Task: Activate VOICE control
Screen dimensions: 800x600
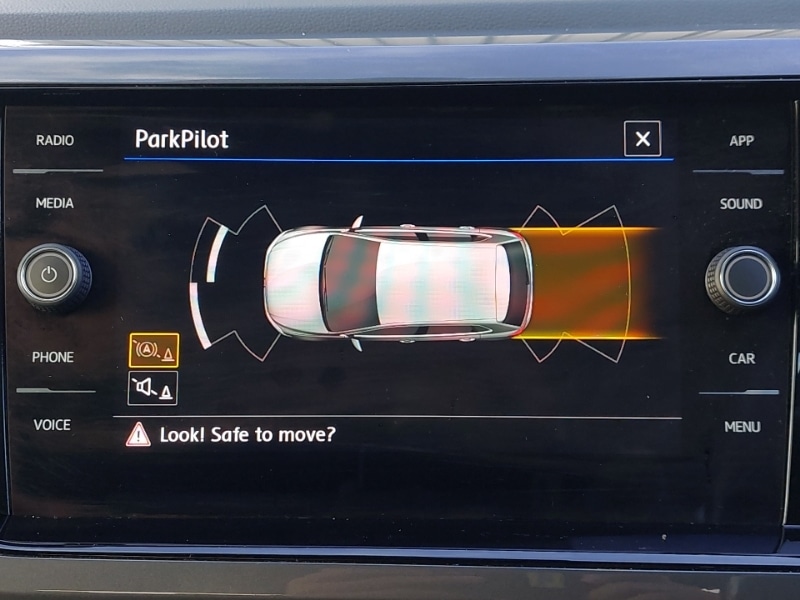Action: click(53, 425)
